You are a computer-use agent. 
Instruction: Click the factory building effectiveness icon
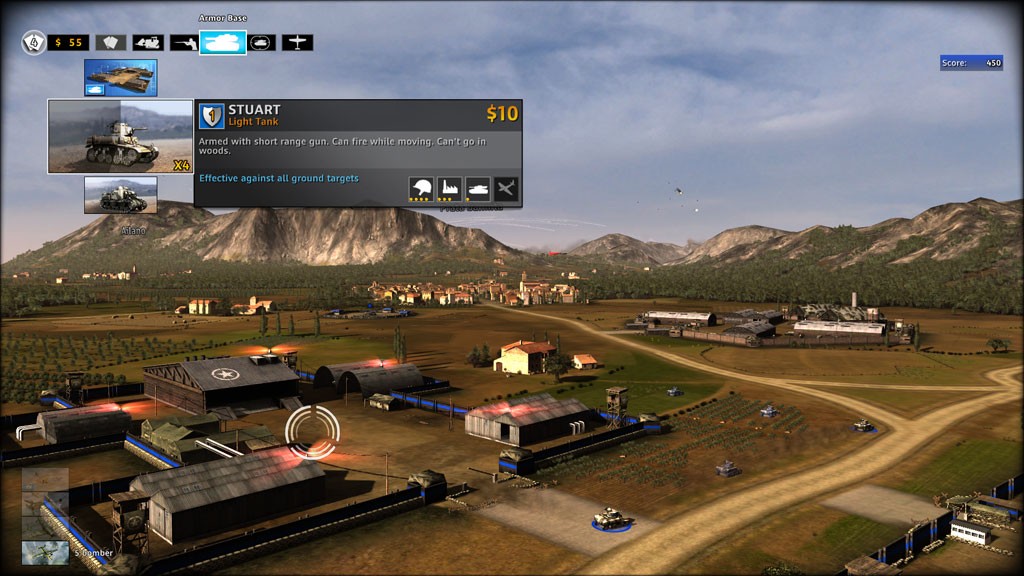pyautogui.click(x=450, y=189)
